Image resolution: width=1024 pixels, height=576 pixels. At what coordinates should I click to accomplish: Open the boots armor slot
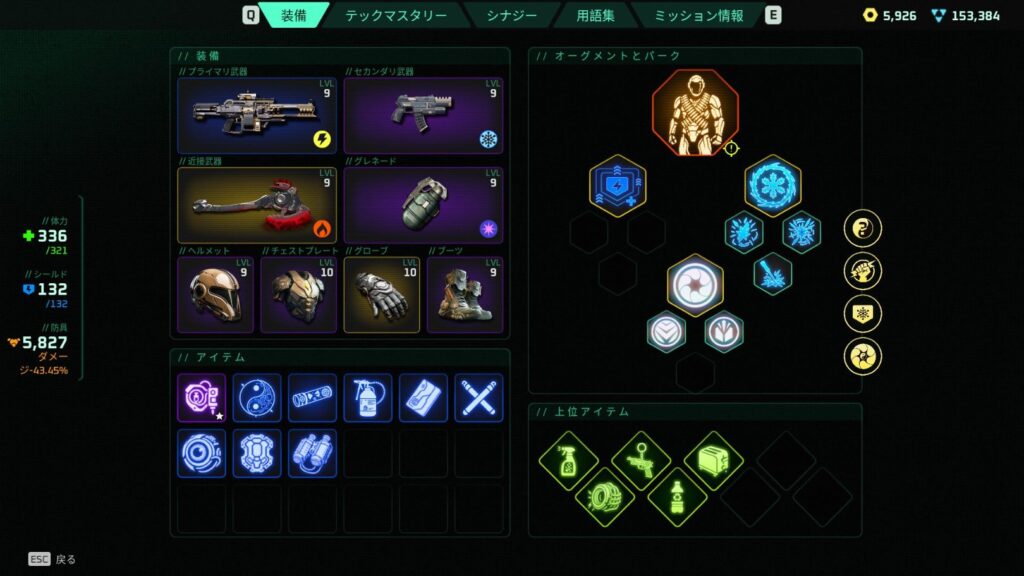(465, 295)
